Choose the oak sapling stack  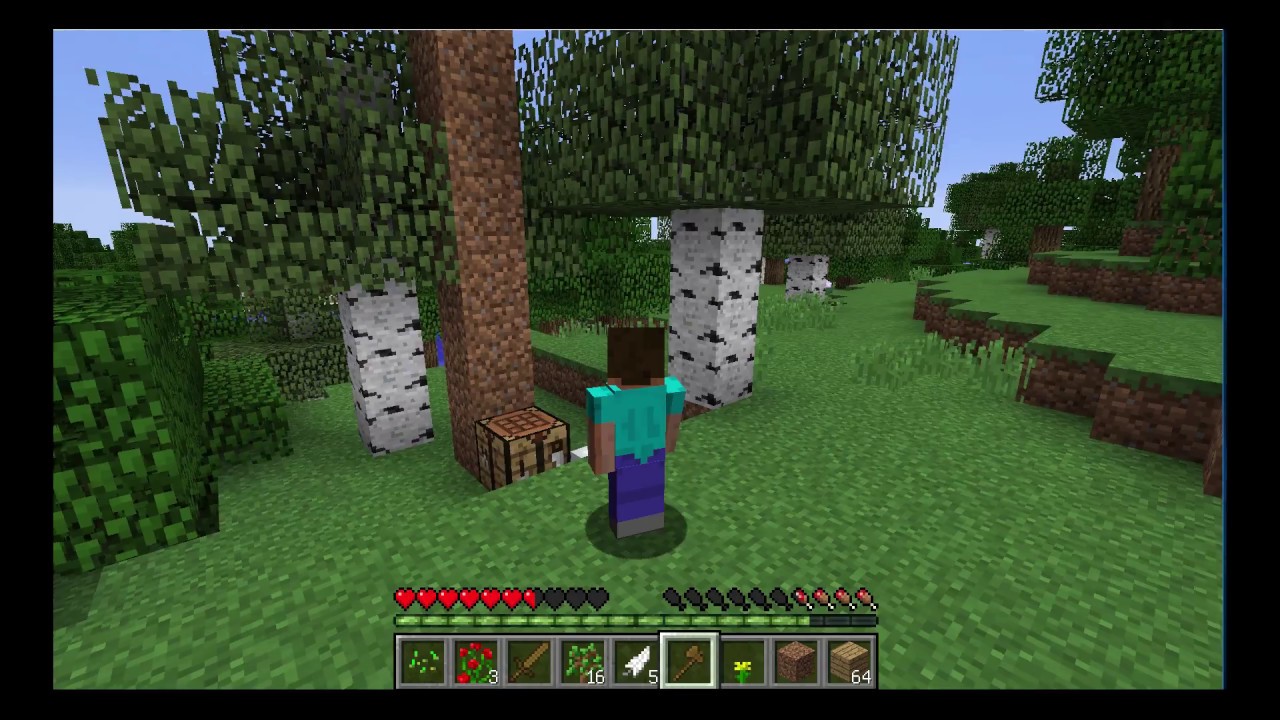[x=583, y=663]
